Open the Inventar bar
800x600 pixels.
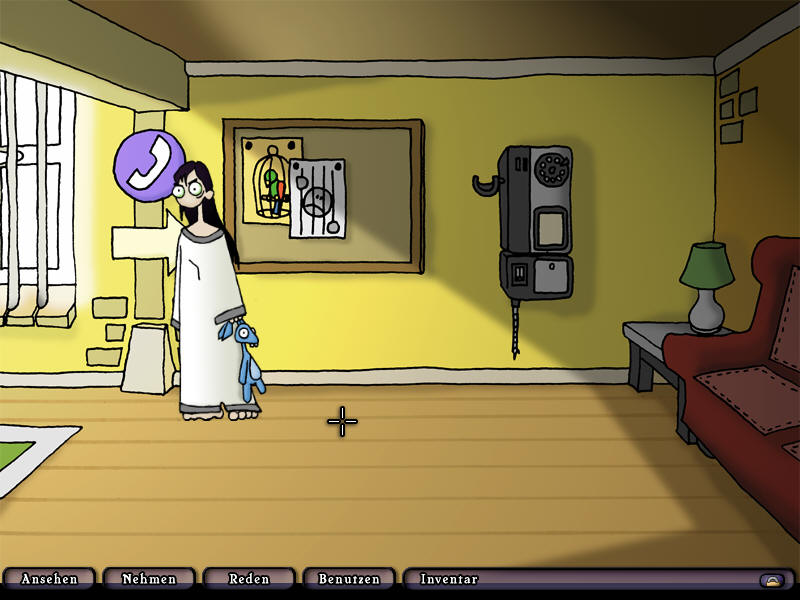580,579
